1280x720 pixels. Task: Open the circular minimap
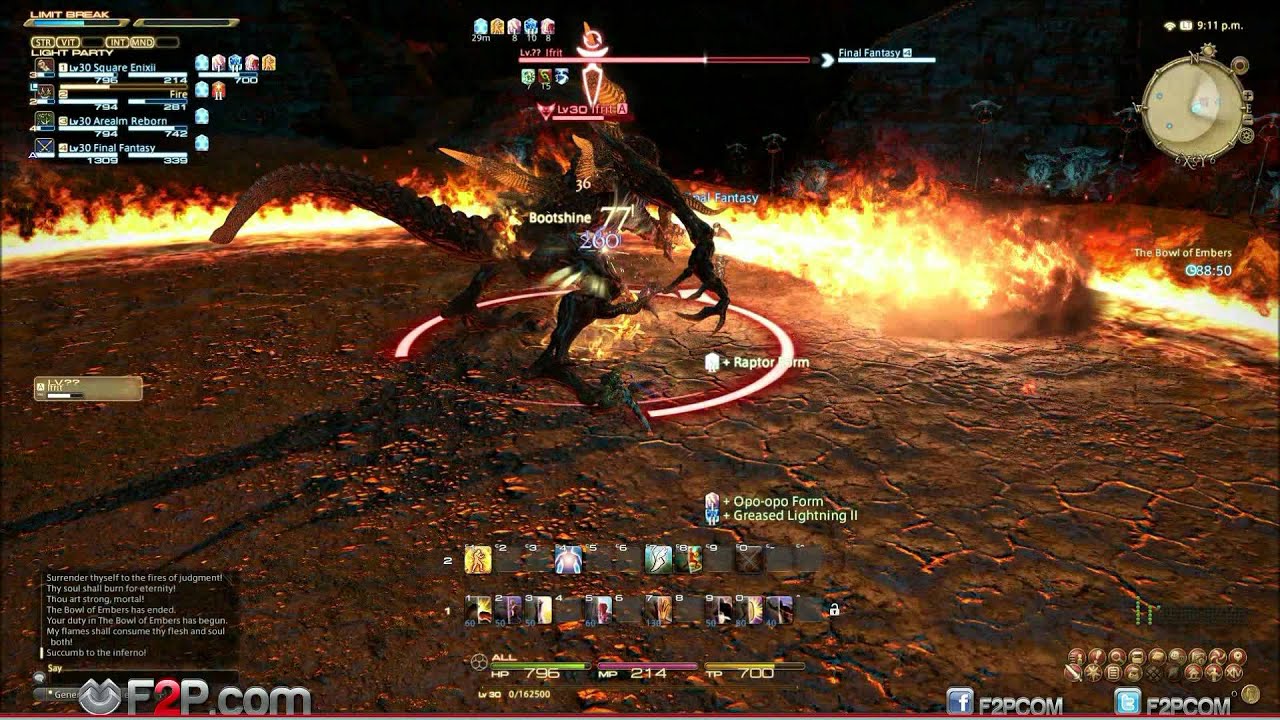[x=1194, y=102]
